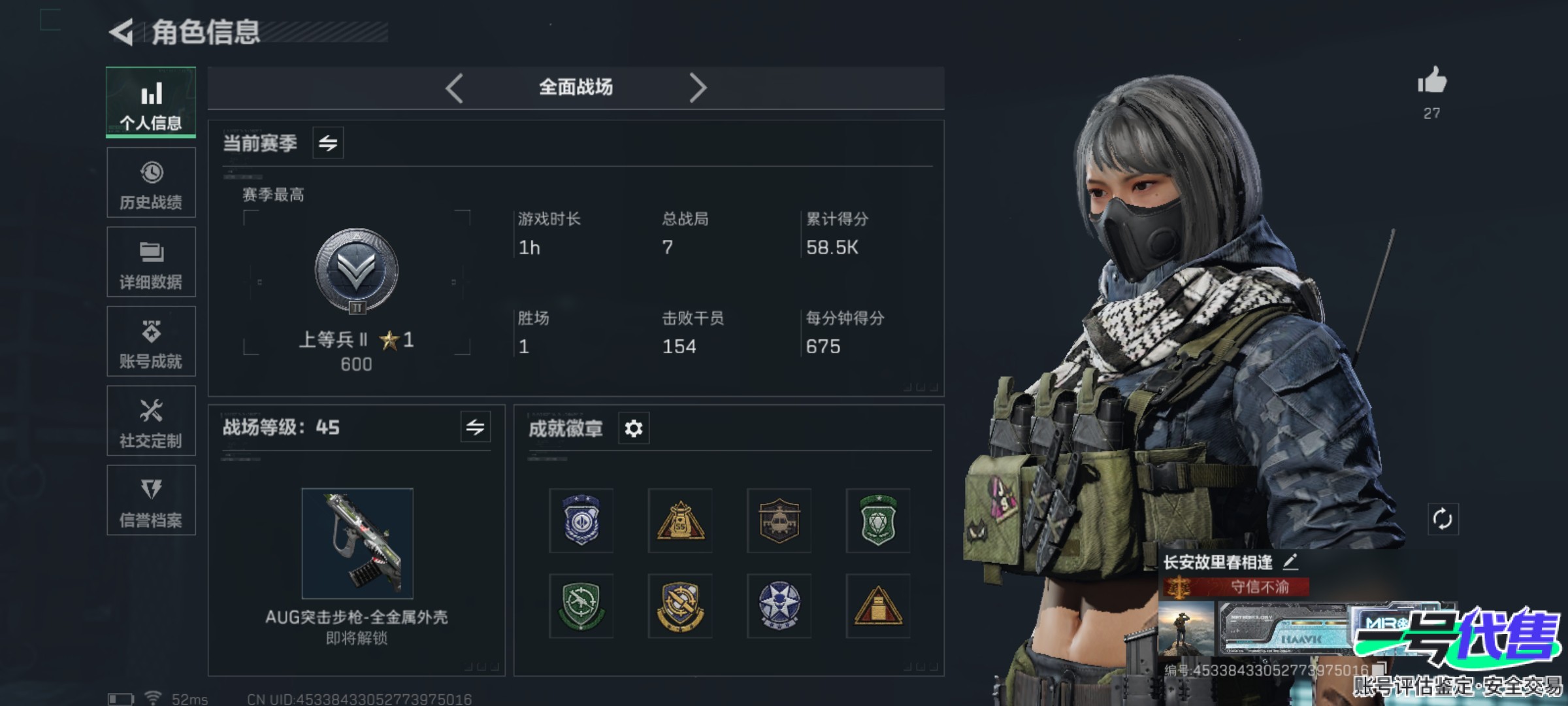View the 信誉档案 tab
Image resolution: width=1568 pixels, height=706 pixels.
[x=151, y=501]
